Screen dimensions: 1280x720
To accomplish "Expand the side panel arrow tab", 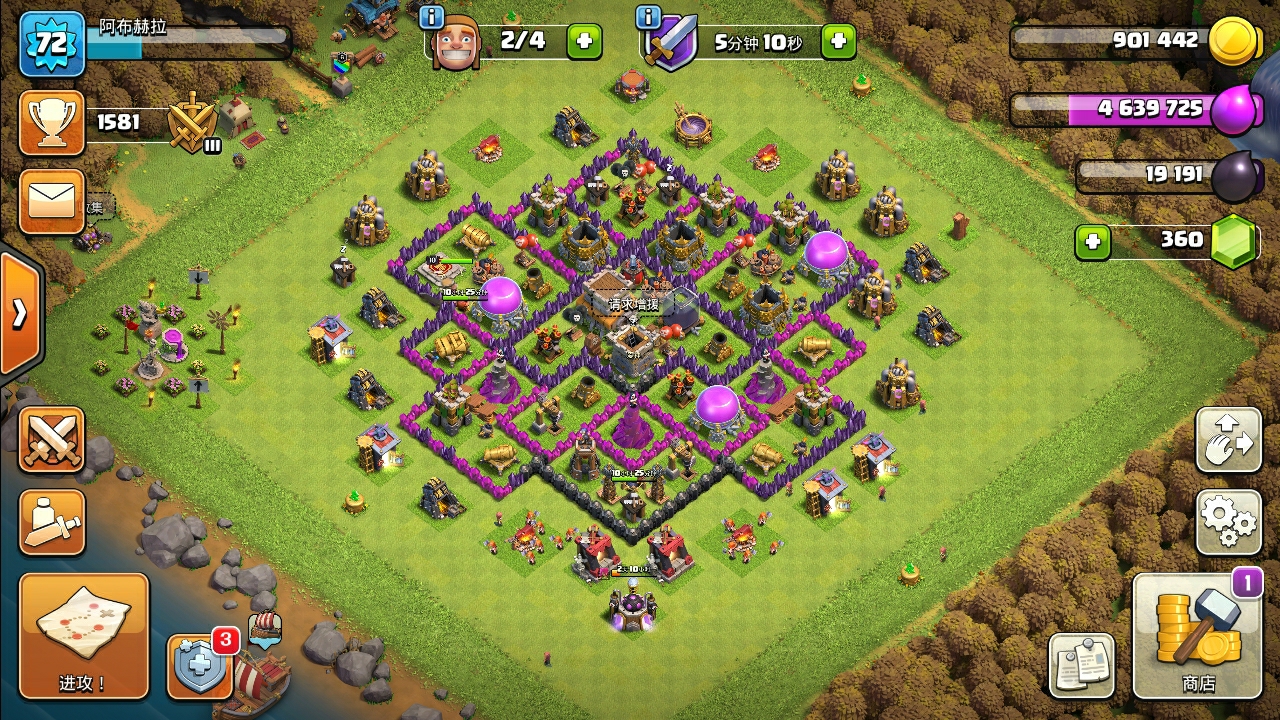I will click(x=20, y=314).
